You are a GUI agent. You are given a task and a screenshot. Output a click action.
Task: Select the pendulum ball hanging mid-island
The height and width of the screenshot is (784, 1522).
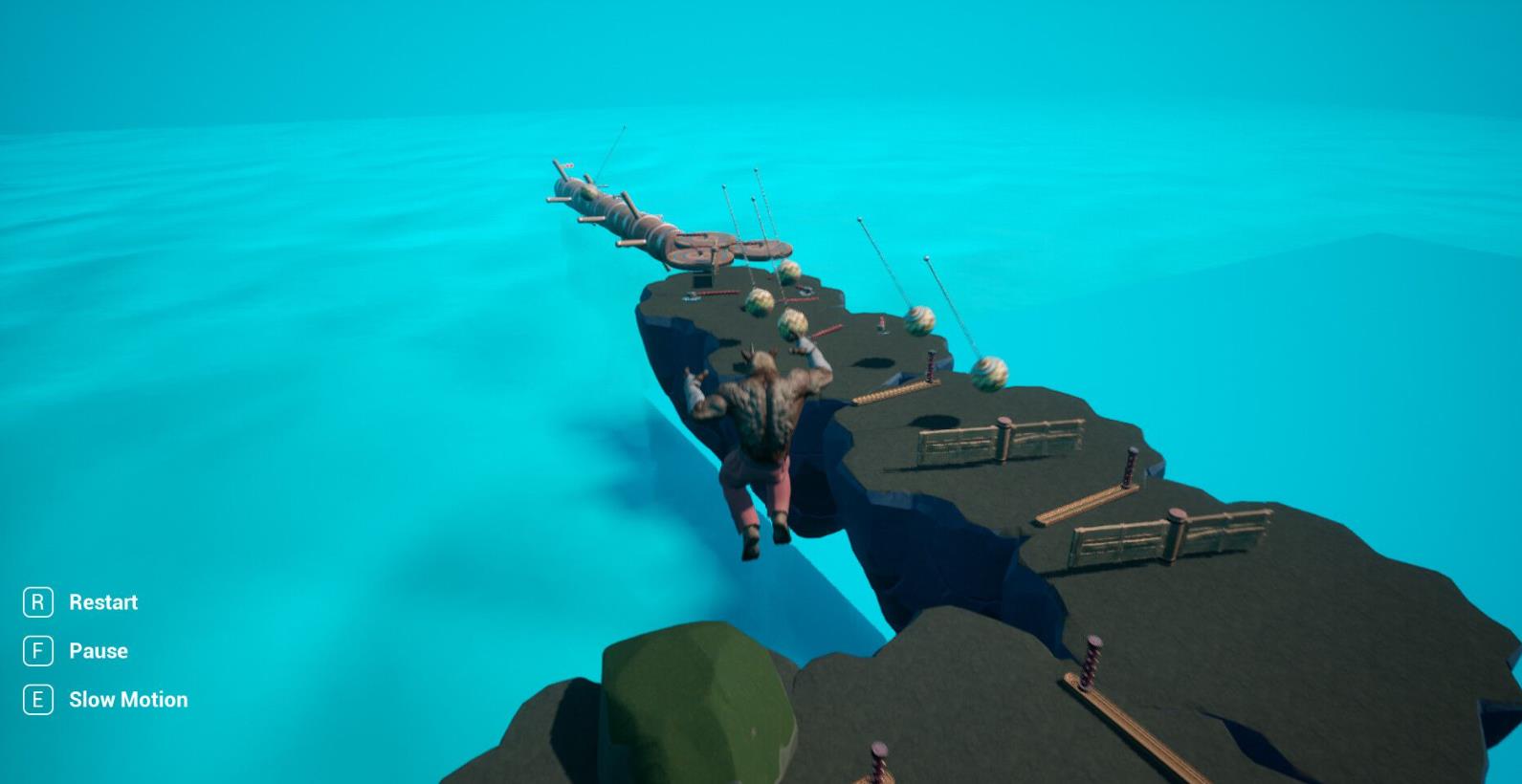click(x=920, y=322)
